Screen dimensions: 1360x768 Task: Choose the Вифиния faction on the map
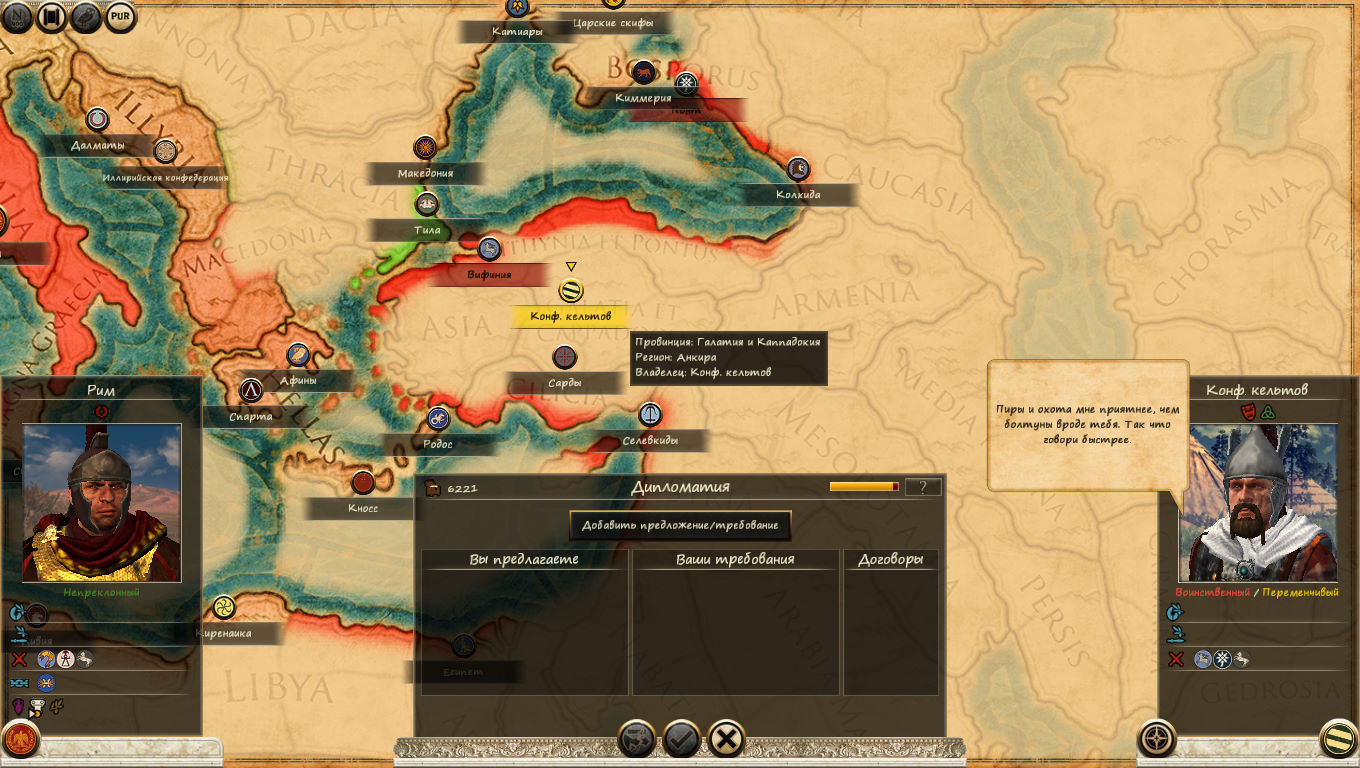(x=489, y=249)
